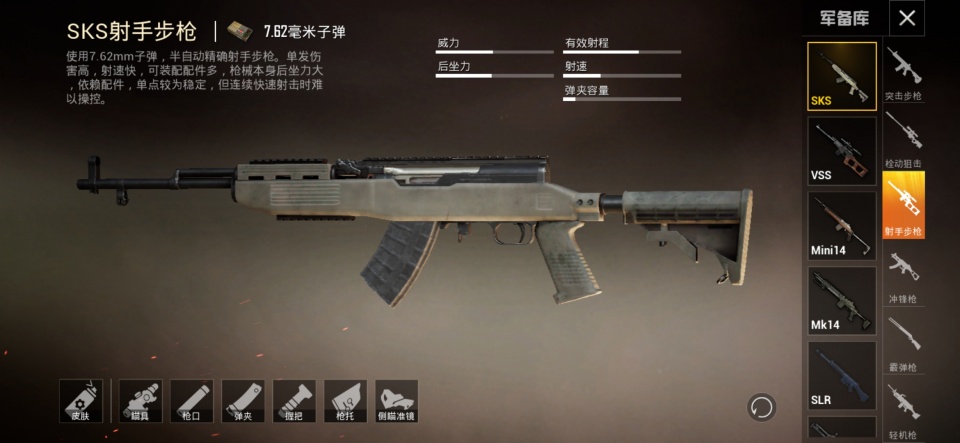
Task: Choose the VSS rifle from the list
Action: point(842,151)
